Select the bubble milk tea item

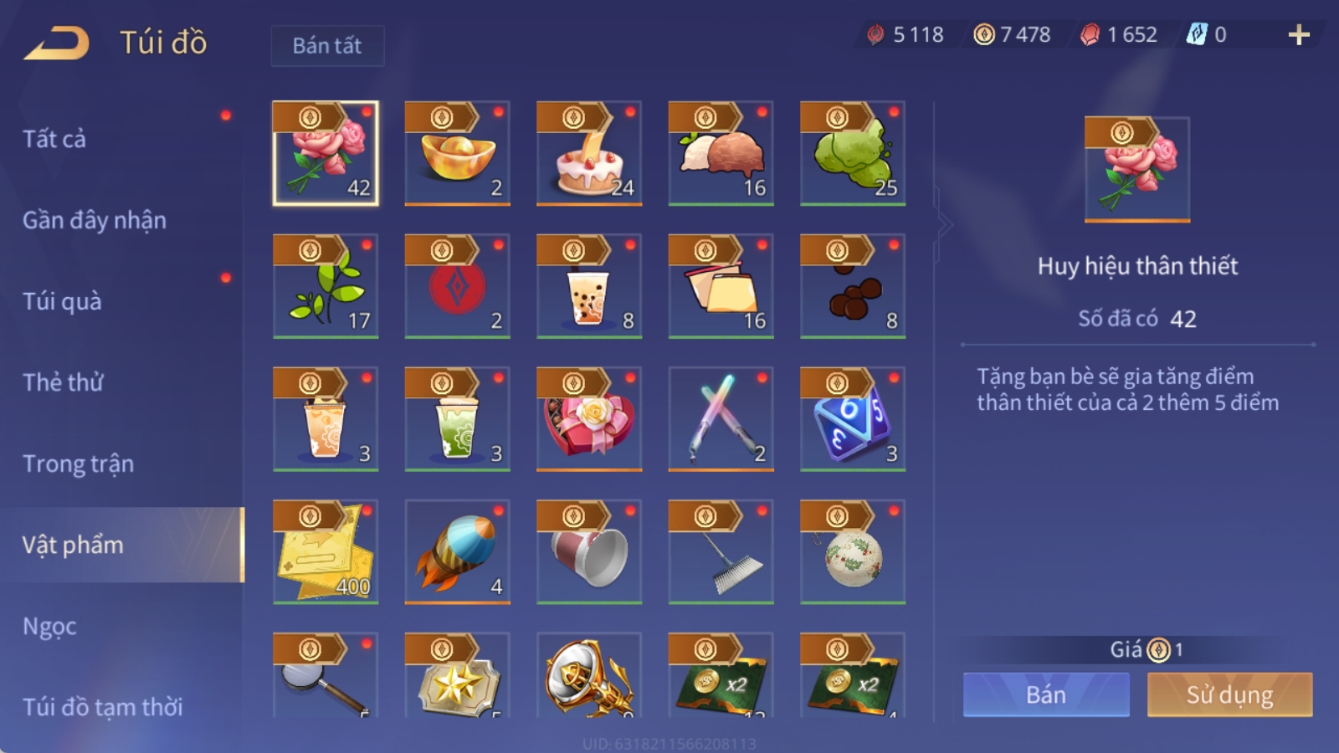589,287
